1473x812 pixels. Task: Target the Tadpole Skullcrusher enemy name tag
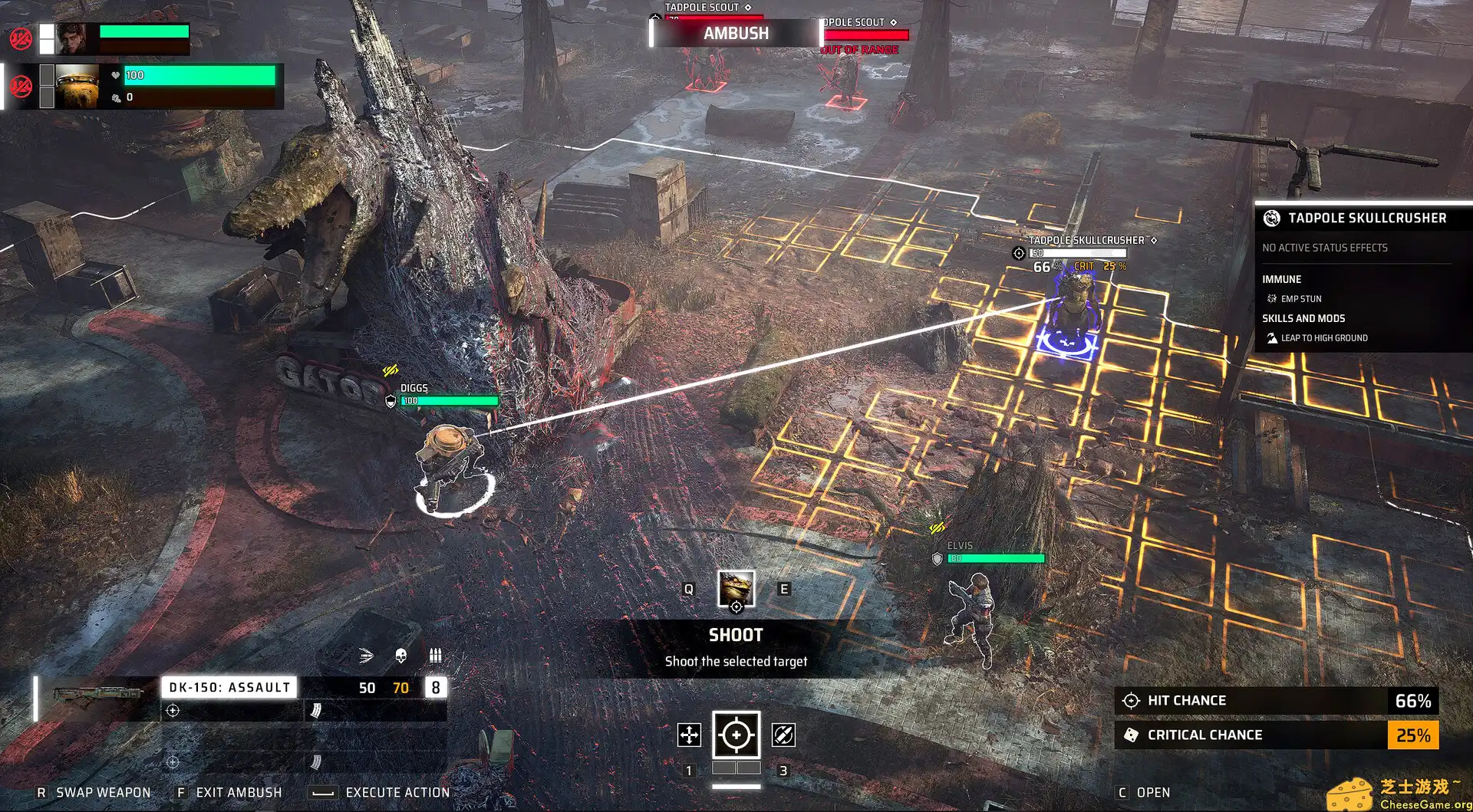coord(1086,241)
